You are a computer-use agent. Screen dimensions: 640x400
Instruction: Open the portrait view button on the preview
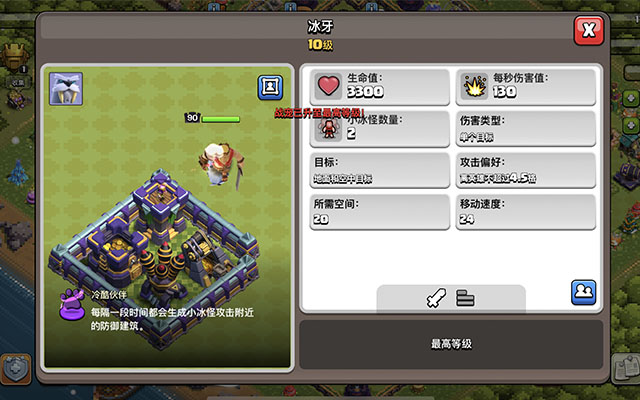click(x=270, y=87)
